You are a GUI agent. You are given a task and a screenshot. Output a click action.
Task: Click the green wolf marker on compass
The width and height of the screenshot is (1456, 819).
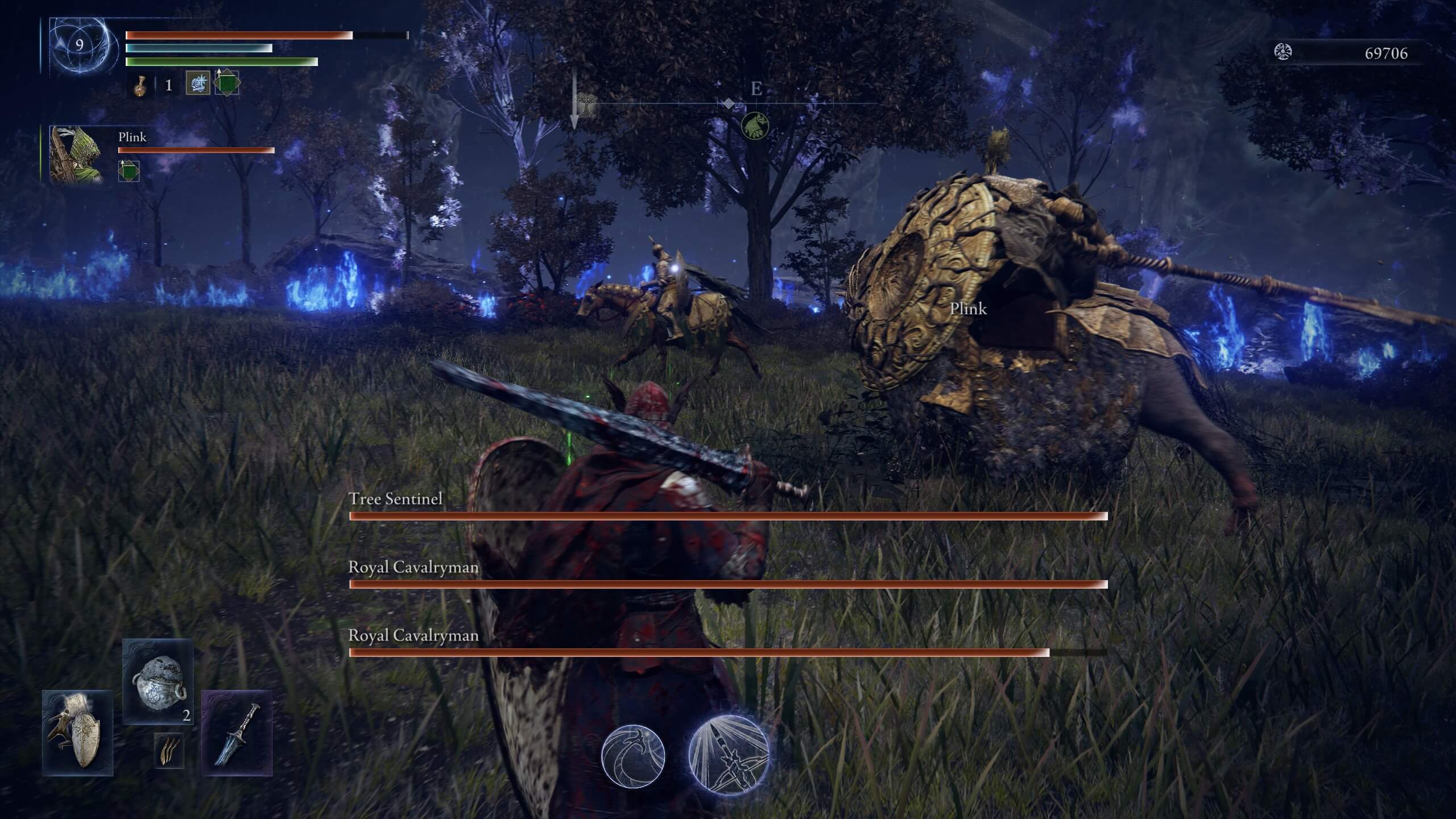755,126
